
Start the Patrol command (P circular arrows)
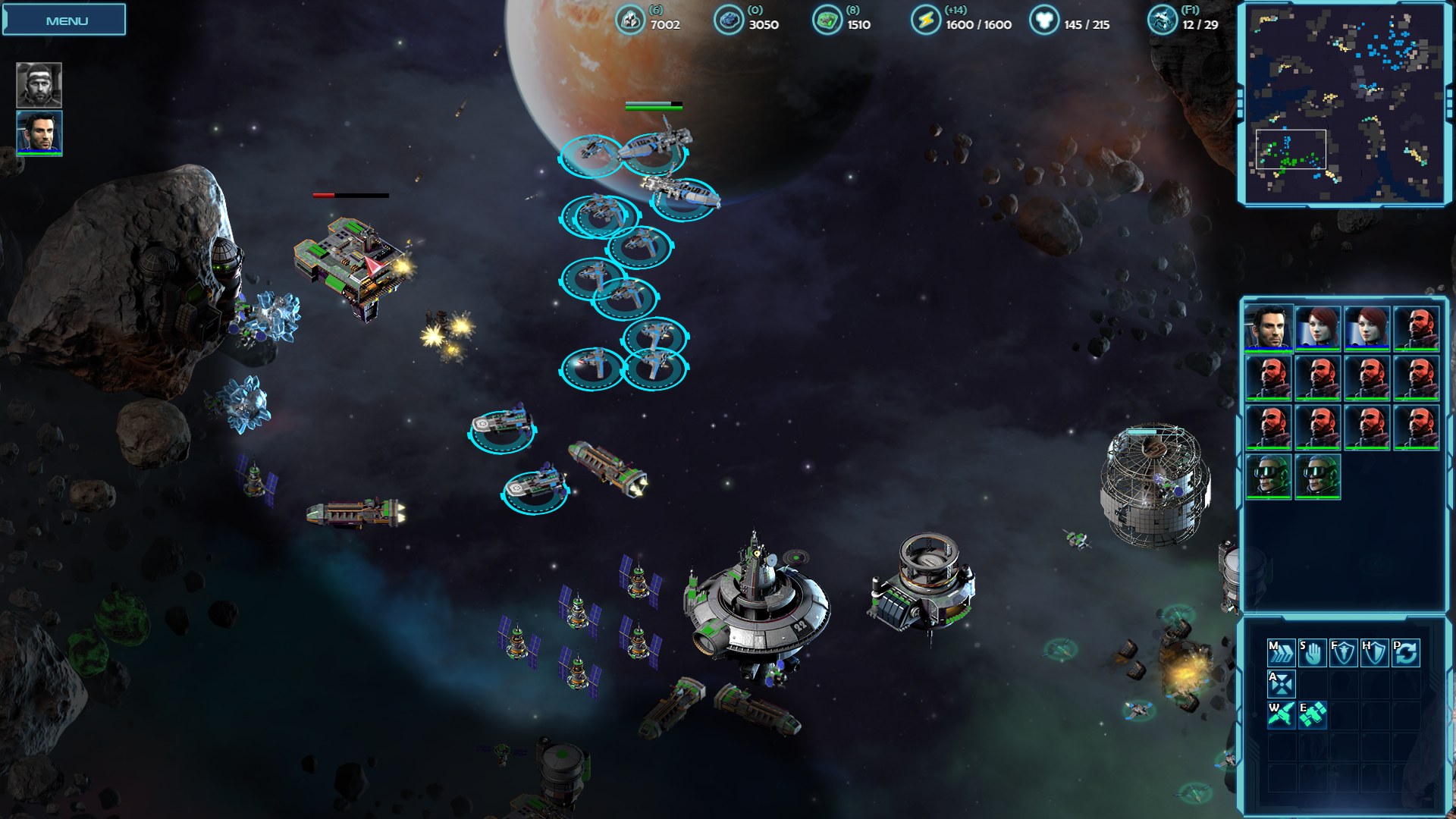click(1405, 652)
